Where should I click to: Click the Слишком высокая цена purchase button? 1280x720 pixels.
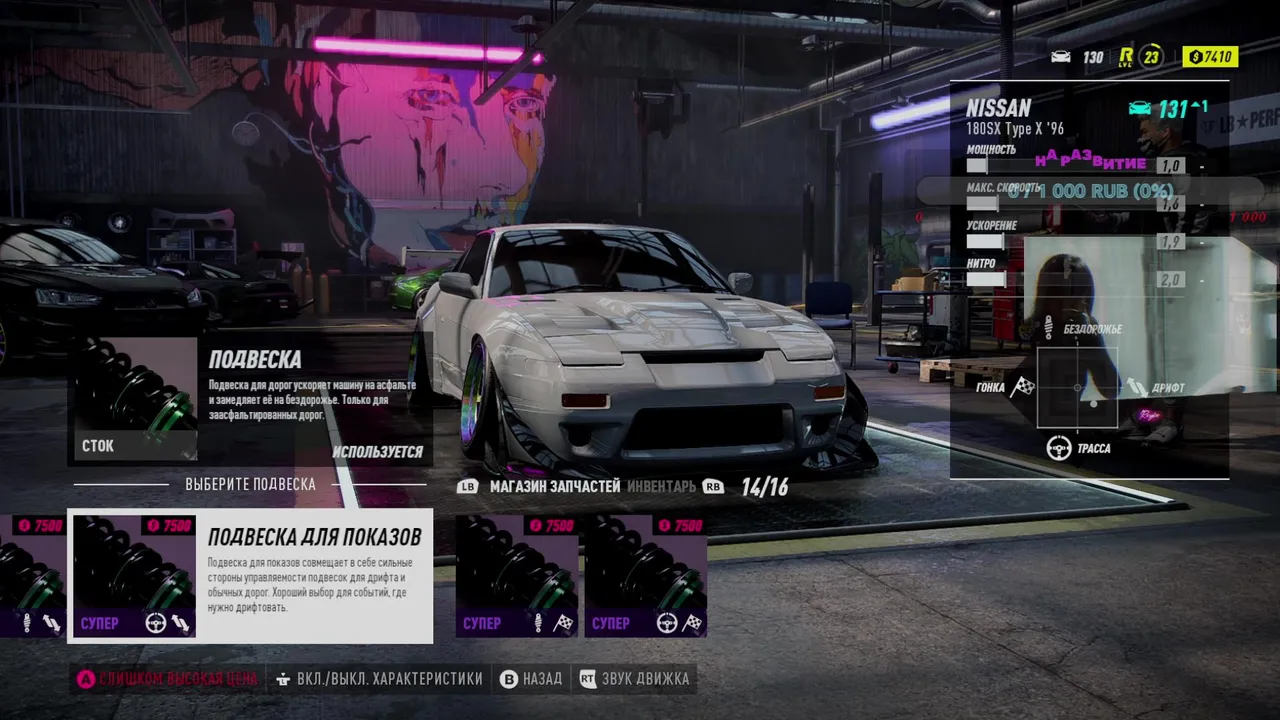(x=168, y=679)
